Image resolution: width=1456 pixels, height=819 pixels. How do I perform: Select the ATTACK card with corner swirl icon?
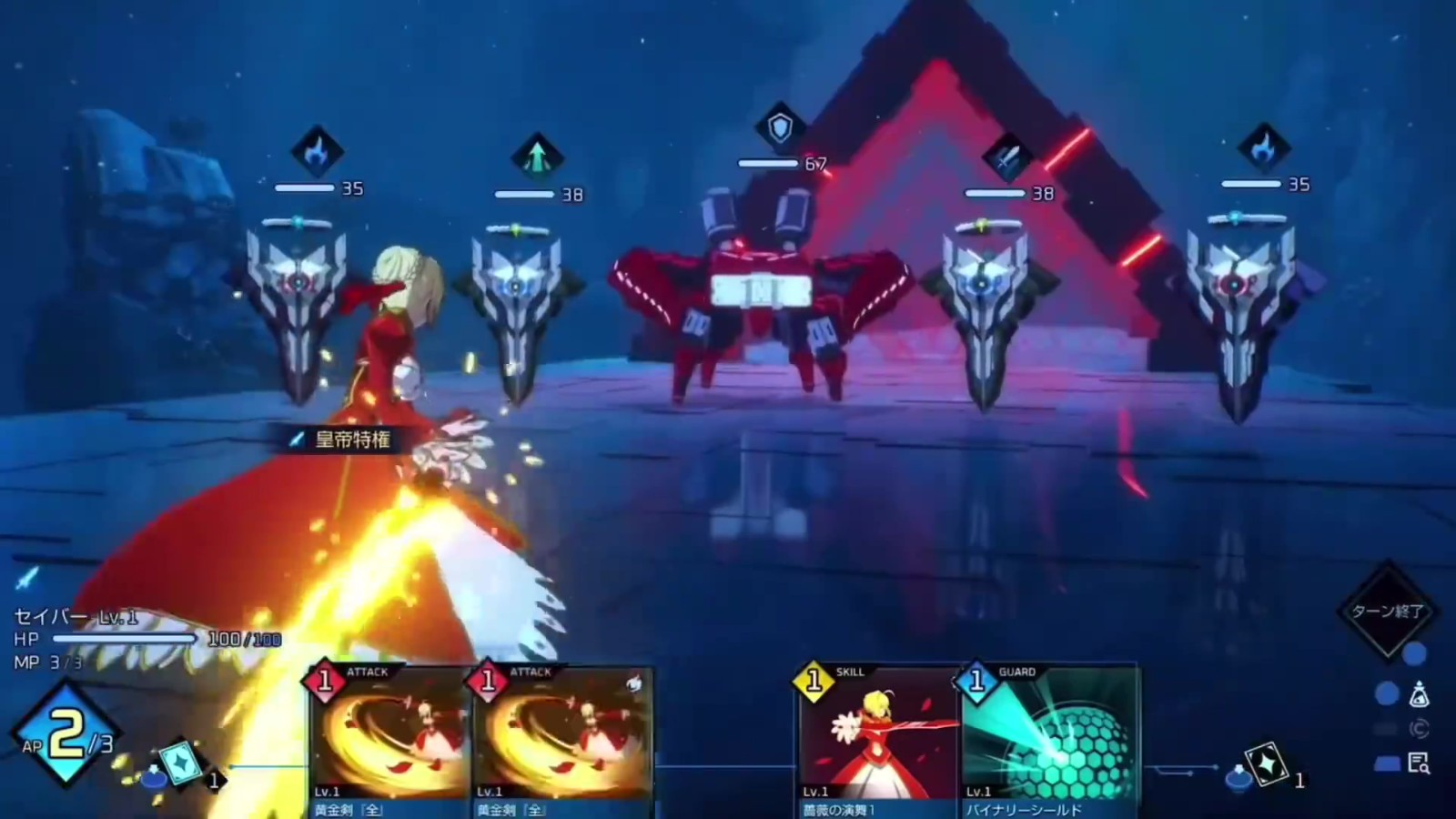tap(564, 739)
